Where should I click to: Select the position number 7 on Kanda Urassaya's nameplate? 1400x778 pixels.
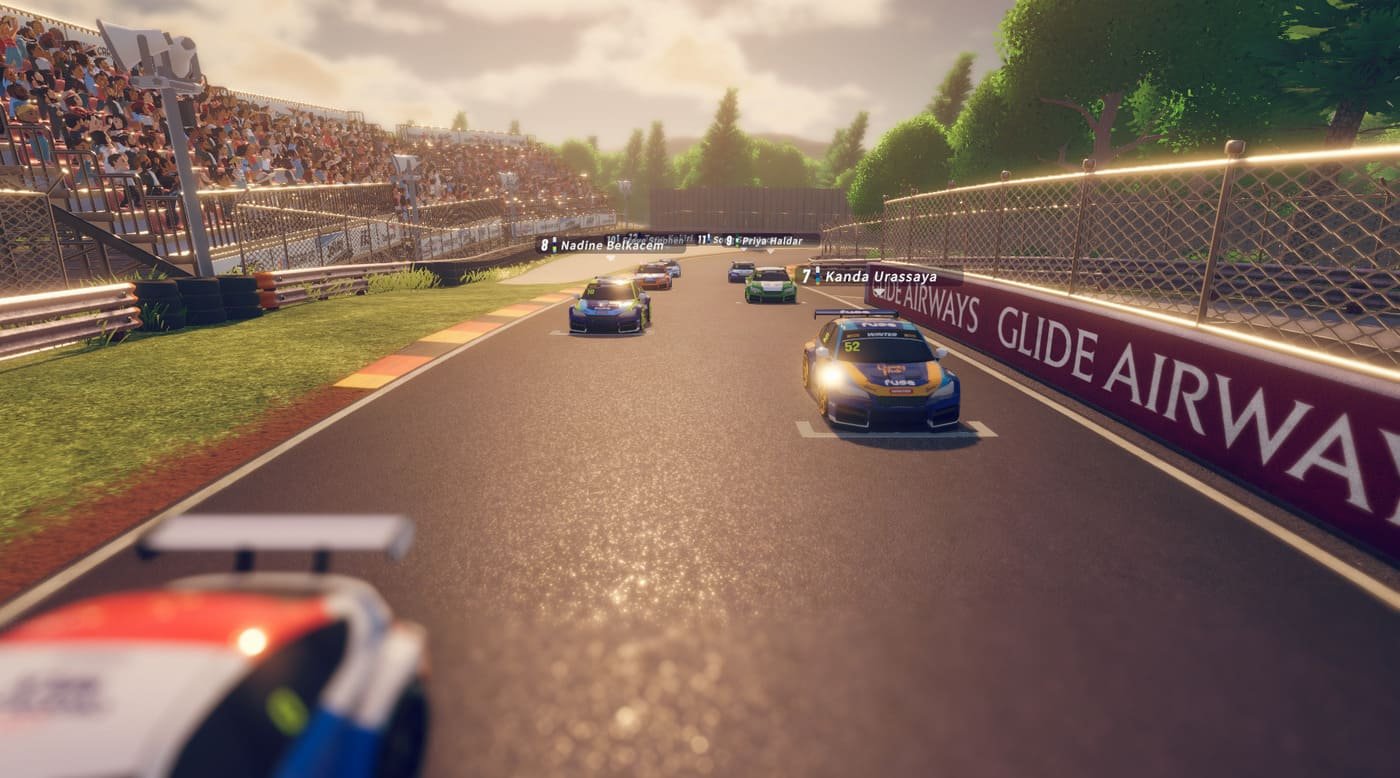(806, 275)
